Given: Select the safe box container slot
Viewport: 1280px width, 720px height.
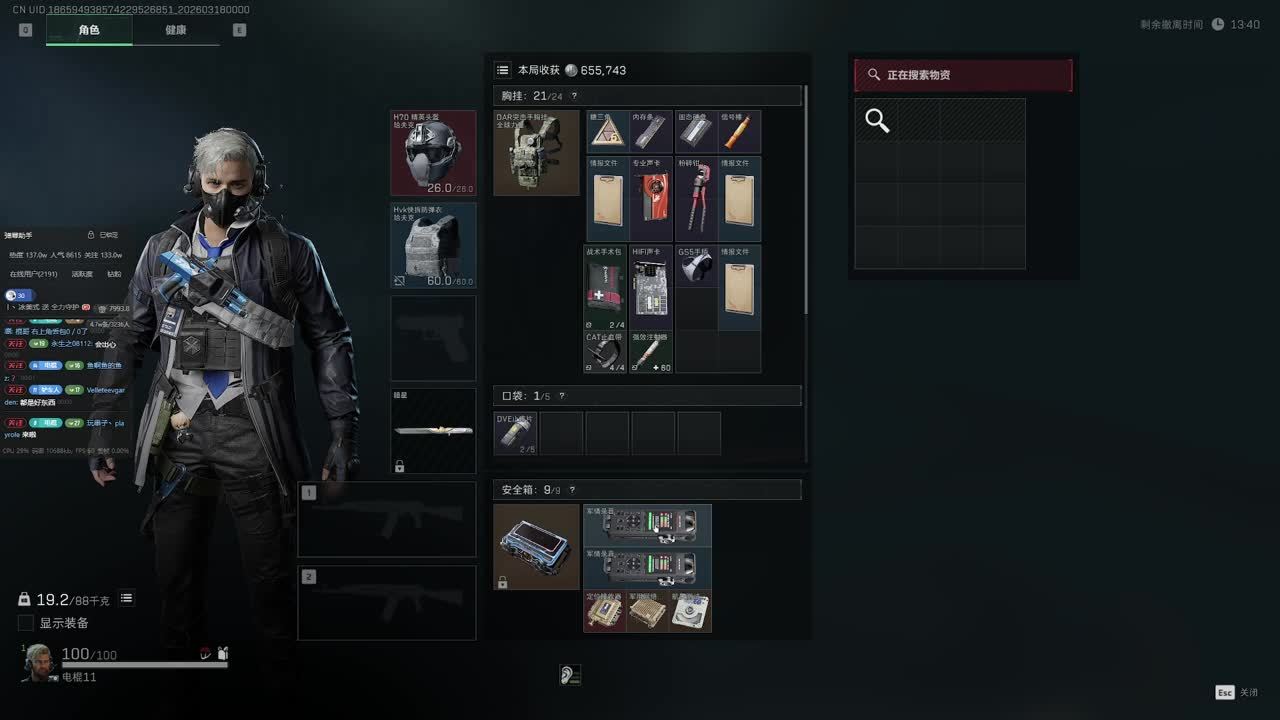Looking at the screenshot, I should click(x=536, y=547).
